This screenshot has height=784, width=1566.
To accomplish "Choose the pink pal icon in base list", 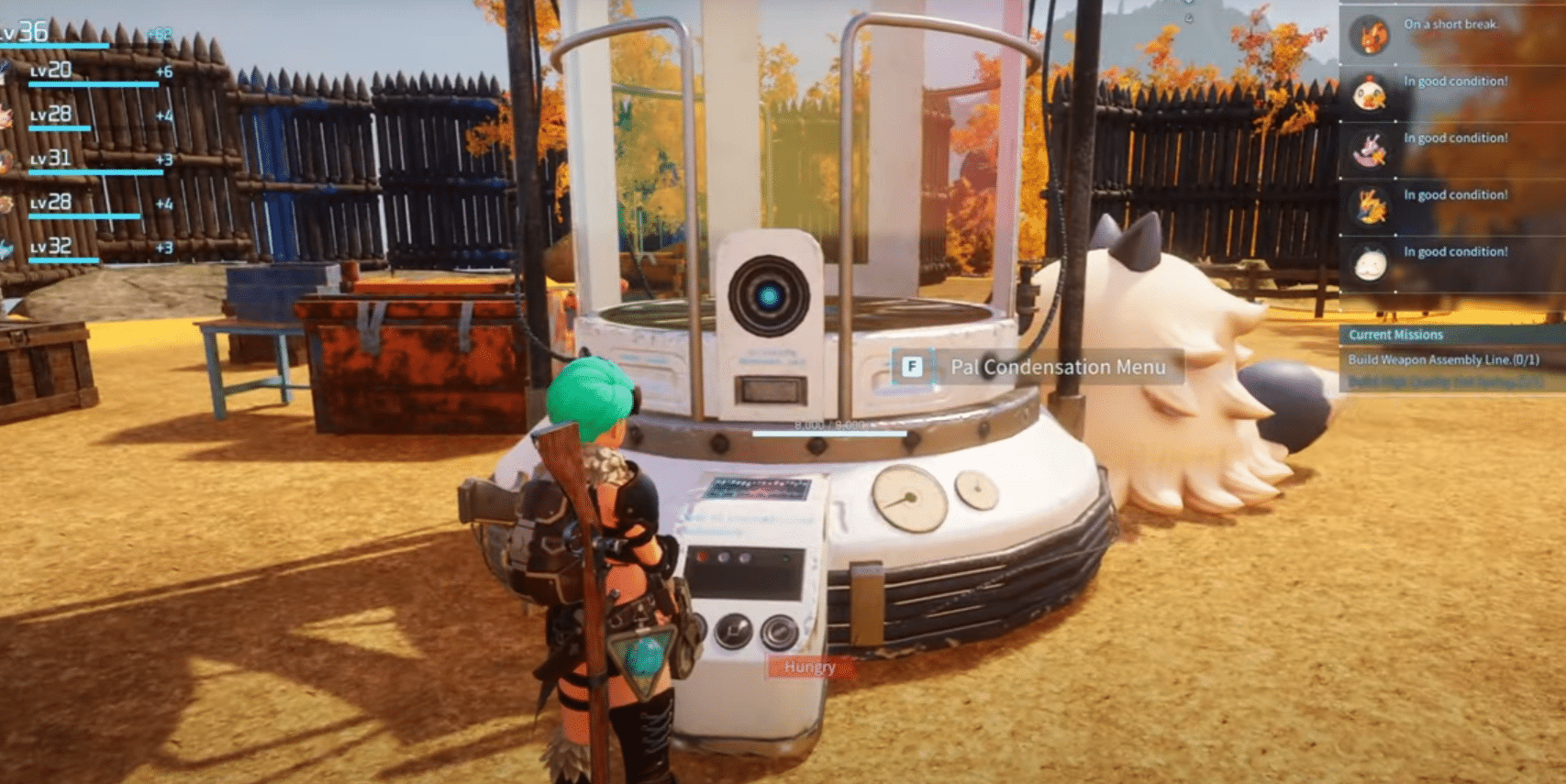I will [1371, 150].
